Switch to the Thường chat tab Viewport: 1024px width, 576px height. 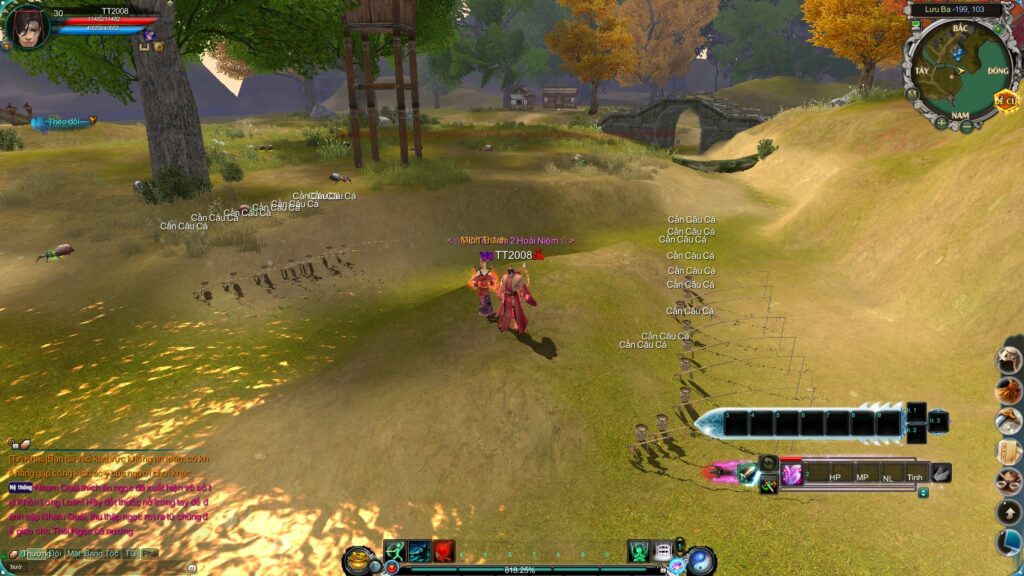pos(35,553)
